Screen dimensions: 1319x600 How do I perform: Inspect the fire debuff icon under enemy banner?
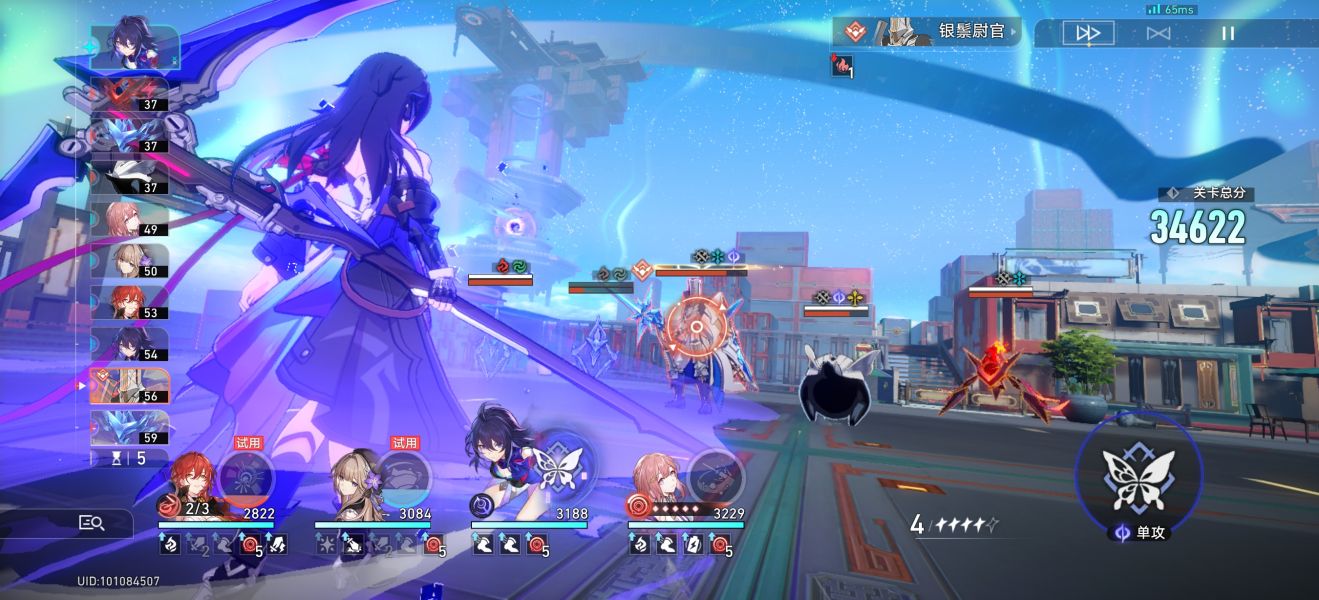[843, 66]
